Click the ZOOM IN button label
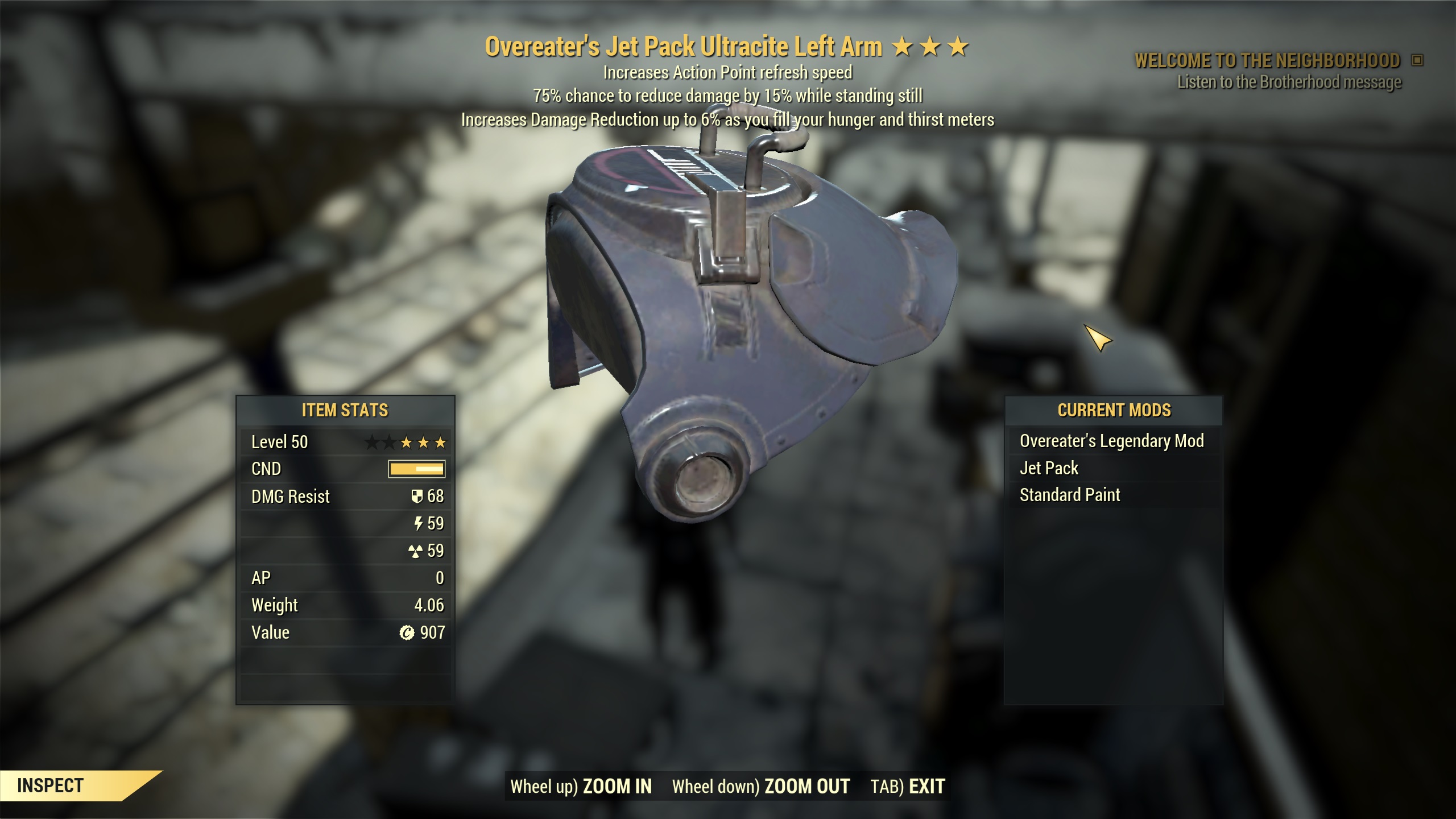Screen dimensions: 1456x819 point(617,786)
